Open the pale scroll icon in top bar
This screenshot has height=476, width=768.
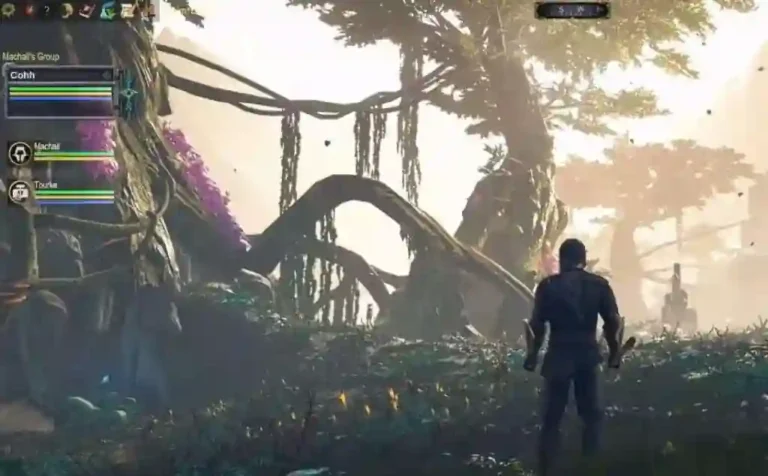click(x=127, y=10)
